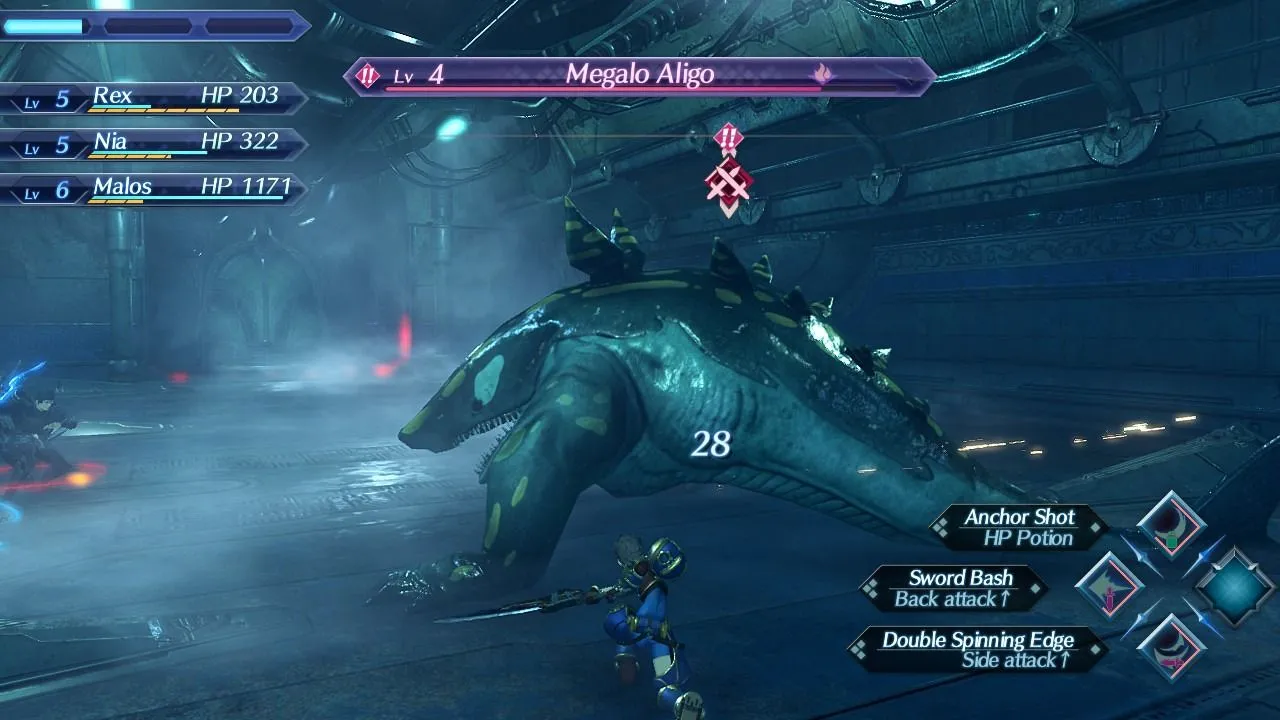Select the Anchor Shot HP Potion label

[1018, 527]
